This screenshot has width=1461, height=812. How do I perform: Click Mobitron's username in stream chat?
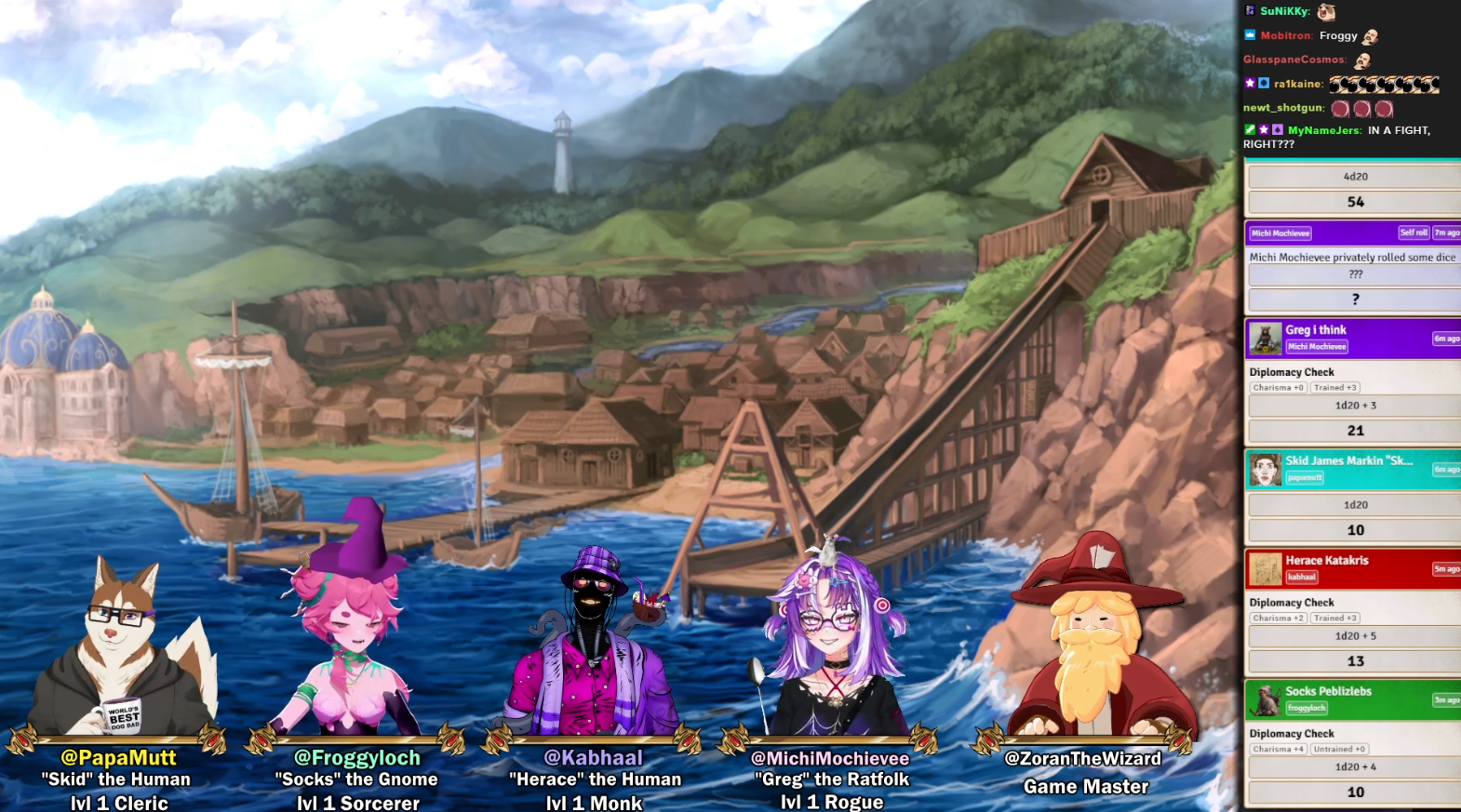(x=1286, y=35)
